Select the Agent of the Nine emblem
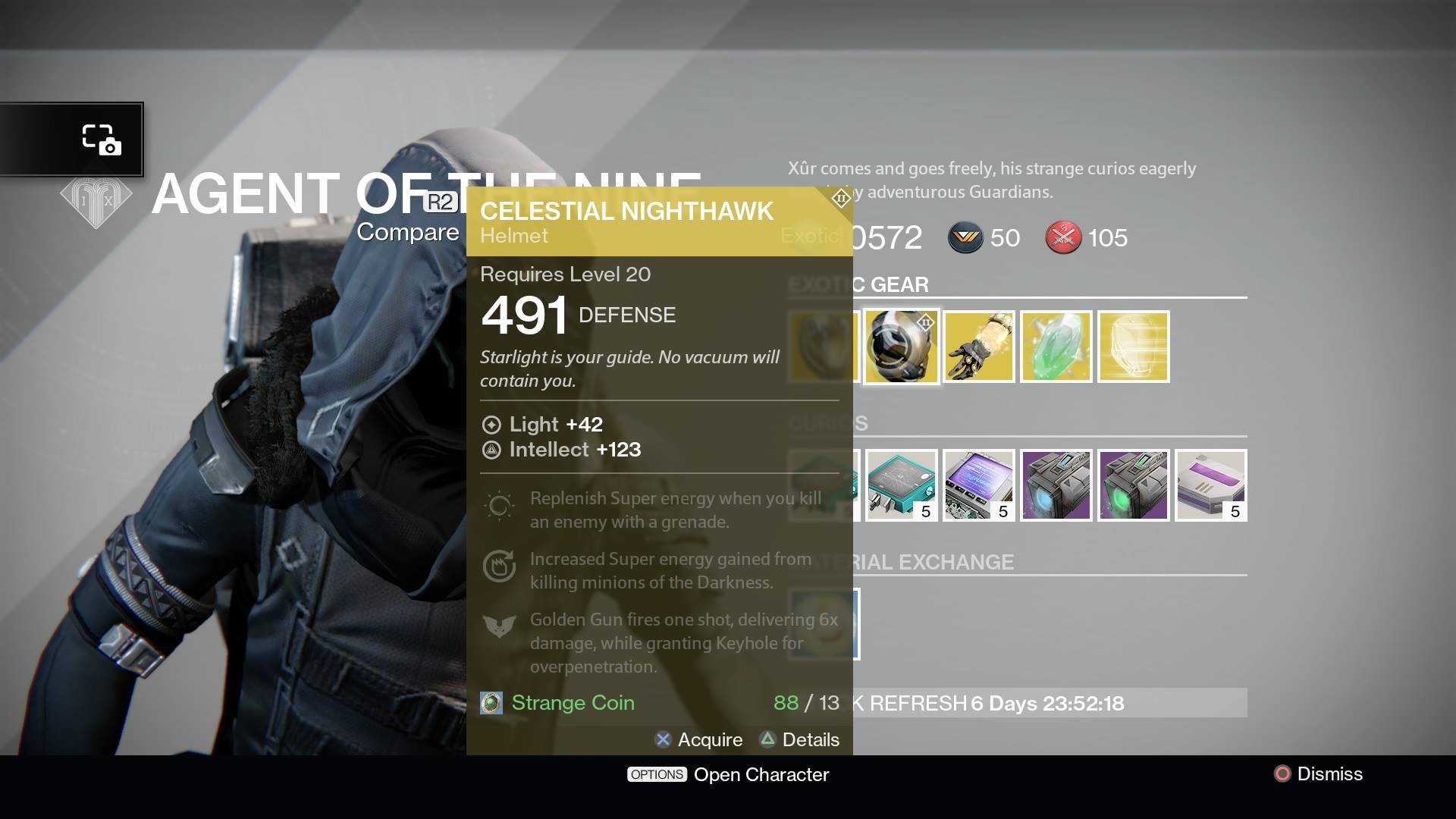Screen dimensions: 1456x819 (94, 201)
